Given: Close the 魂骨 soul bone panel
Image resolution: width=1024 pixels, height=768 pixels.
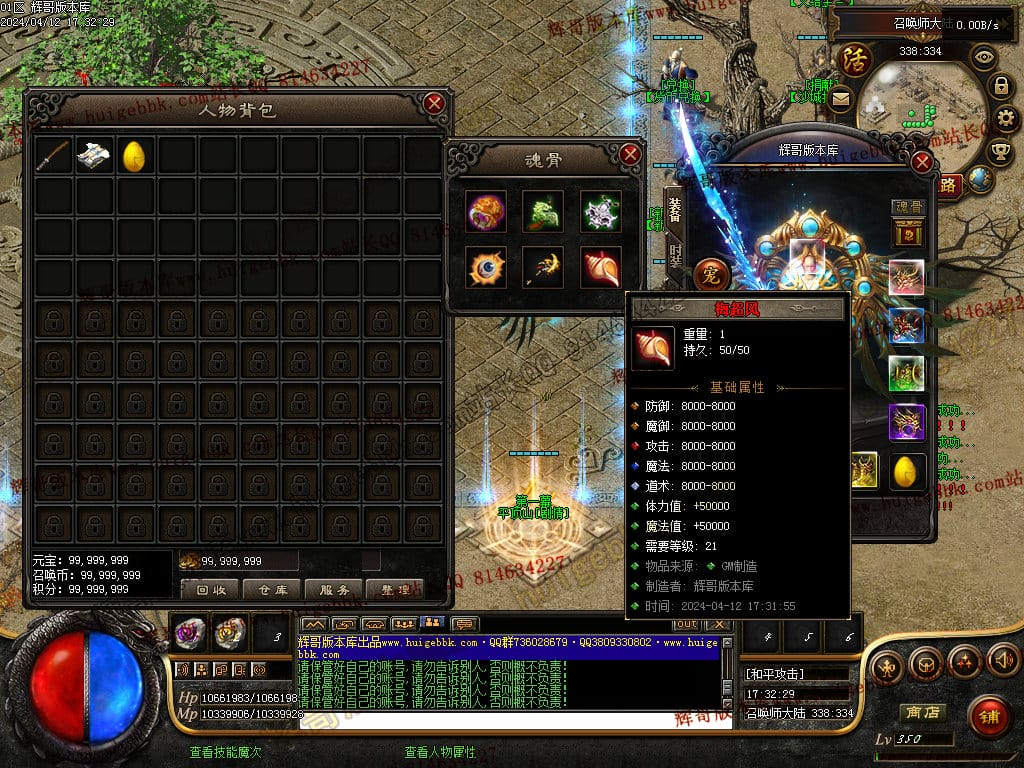Looking at the screenshot, I should click(x=630, y=154).
